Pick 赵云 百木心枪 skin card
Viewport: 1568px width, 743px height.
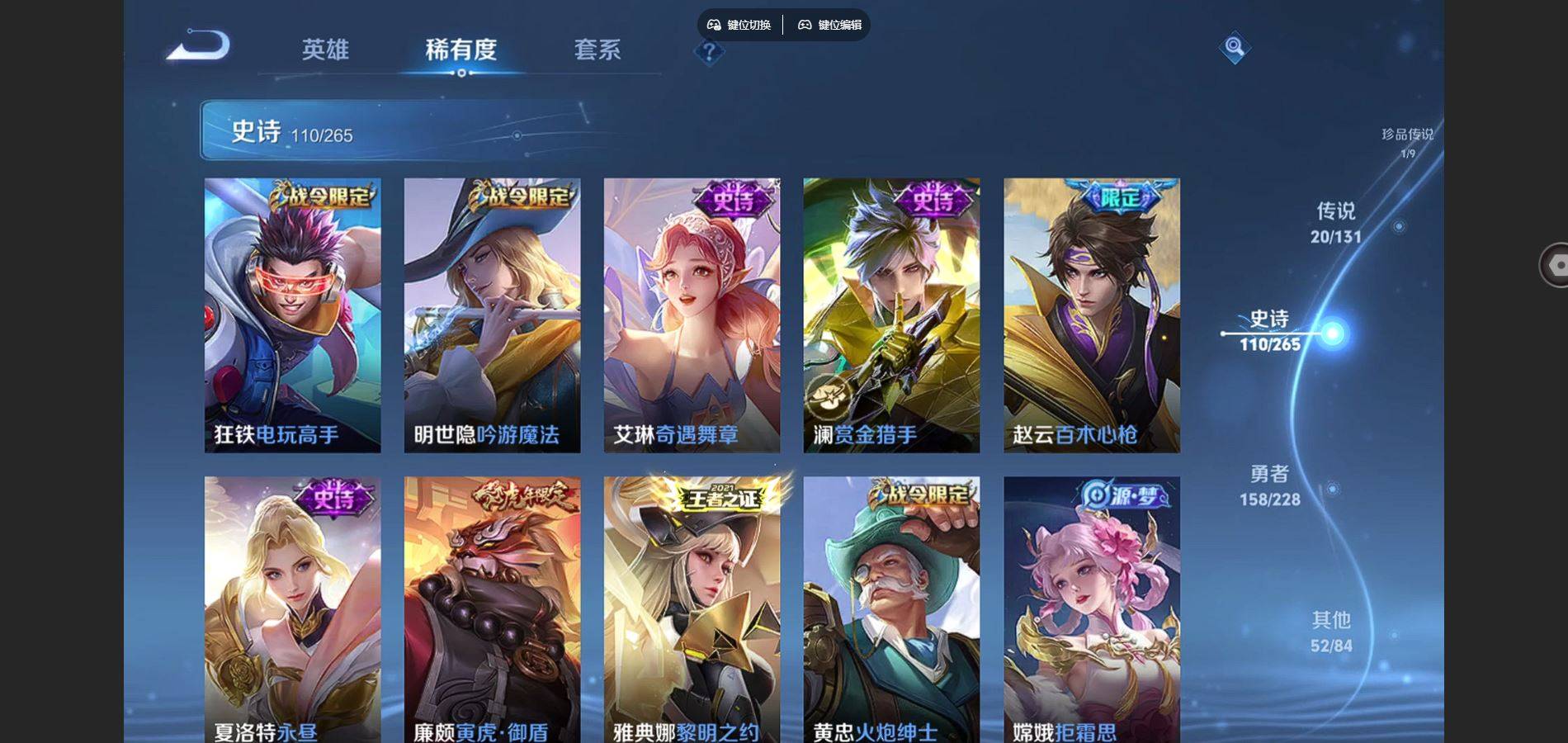[x=1091, y=315]
